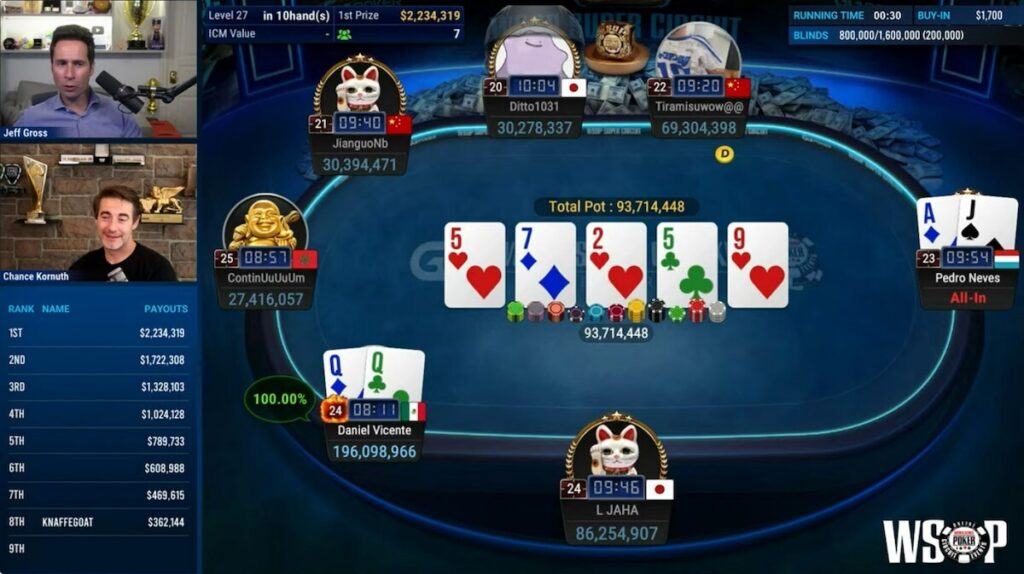Click the 1st place payout row
The width and height of the screenshot is (1024, 574).
click(98, 333)
